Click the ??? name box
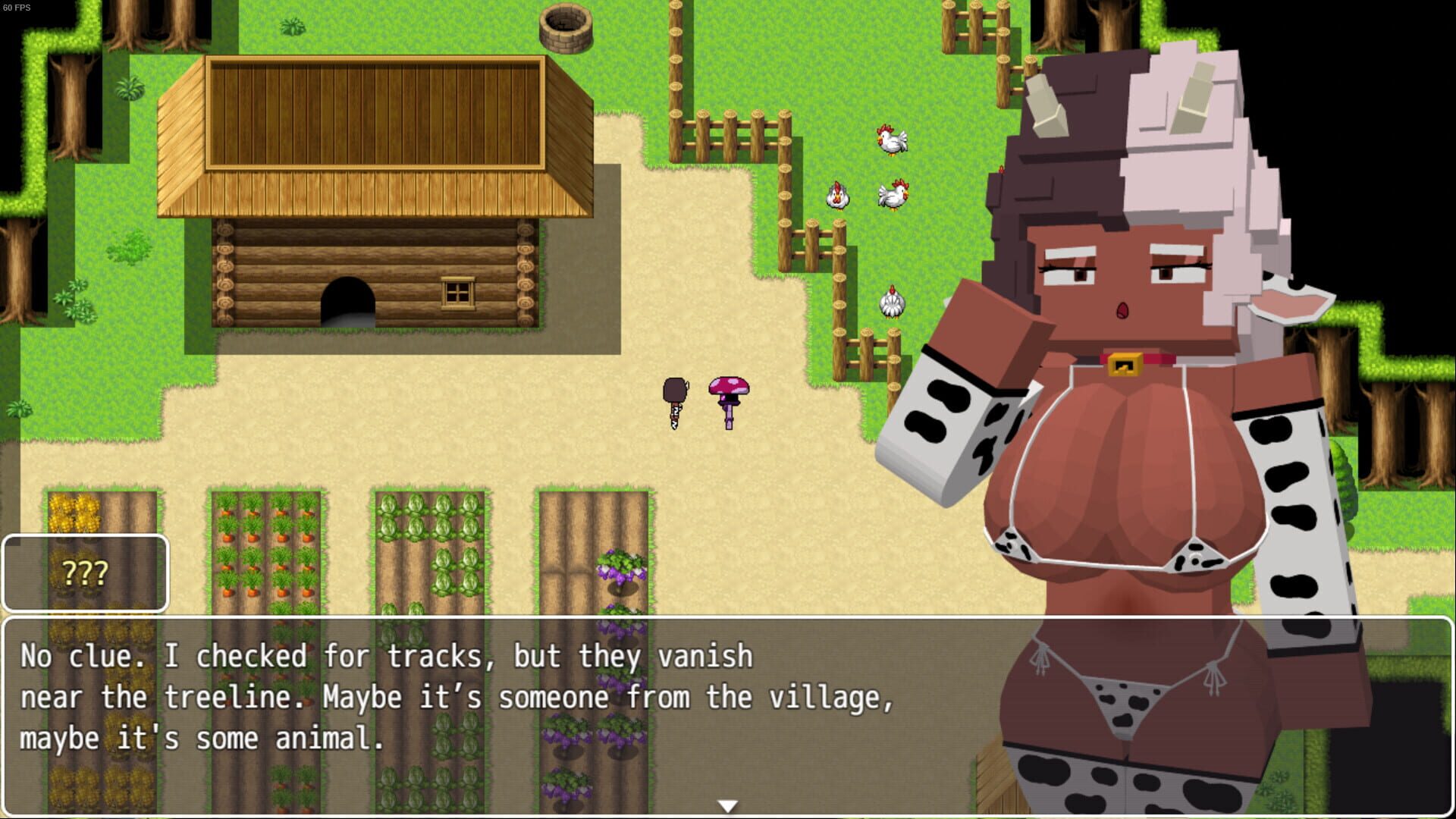 pos(83,574)
